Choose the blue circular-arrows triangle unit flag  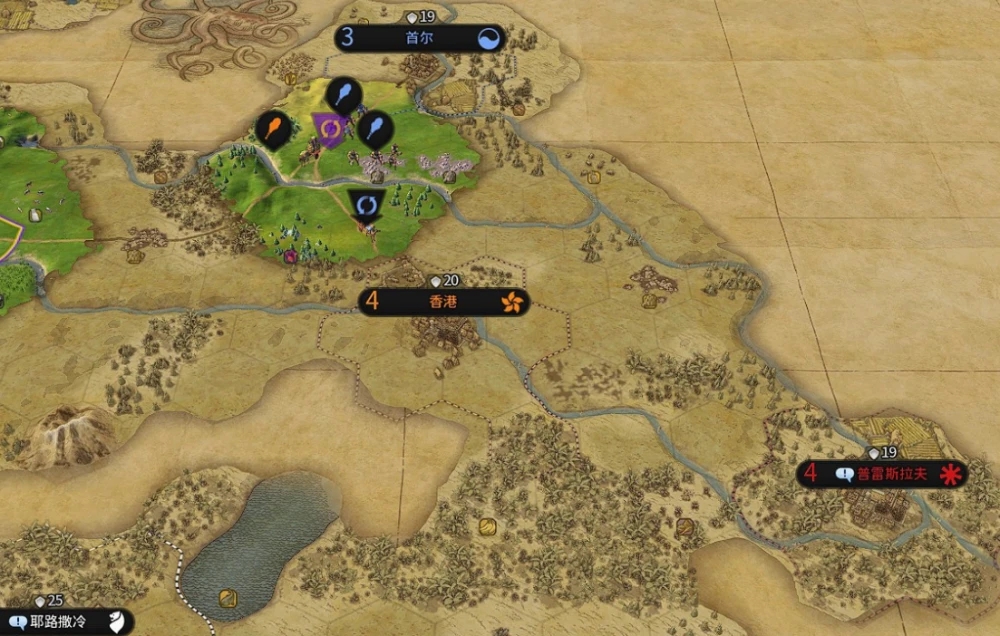366,204
